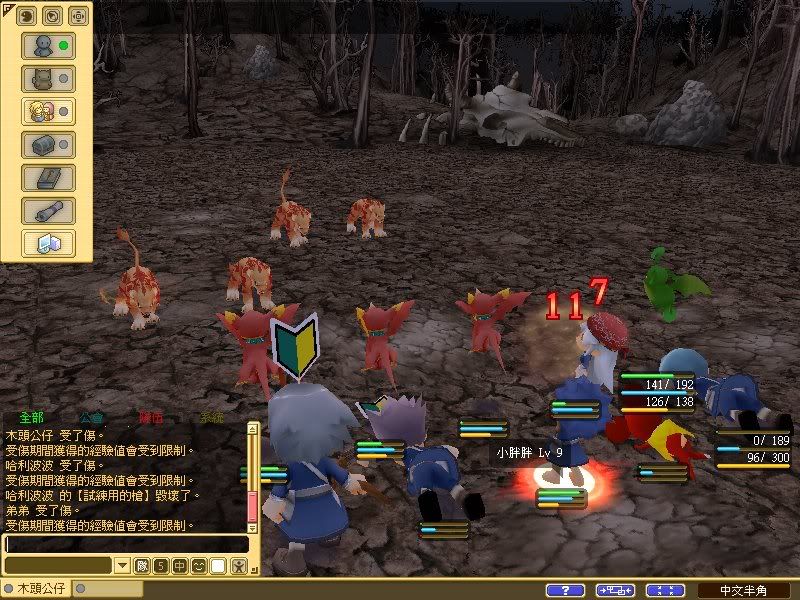Screen dimensions: 800x600
Task: Open the smiley emoticon button in chat
Action: click(x=199, y=566)
